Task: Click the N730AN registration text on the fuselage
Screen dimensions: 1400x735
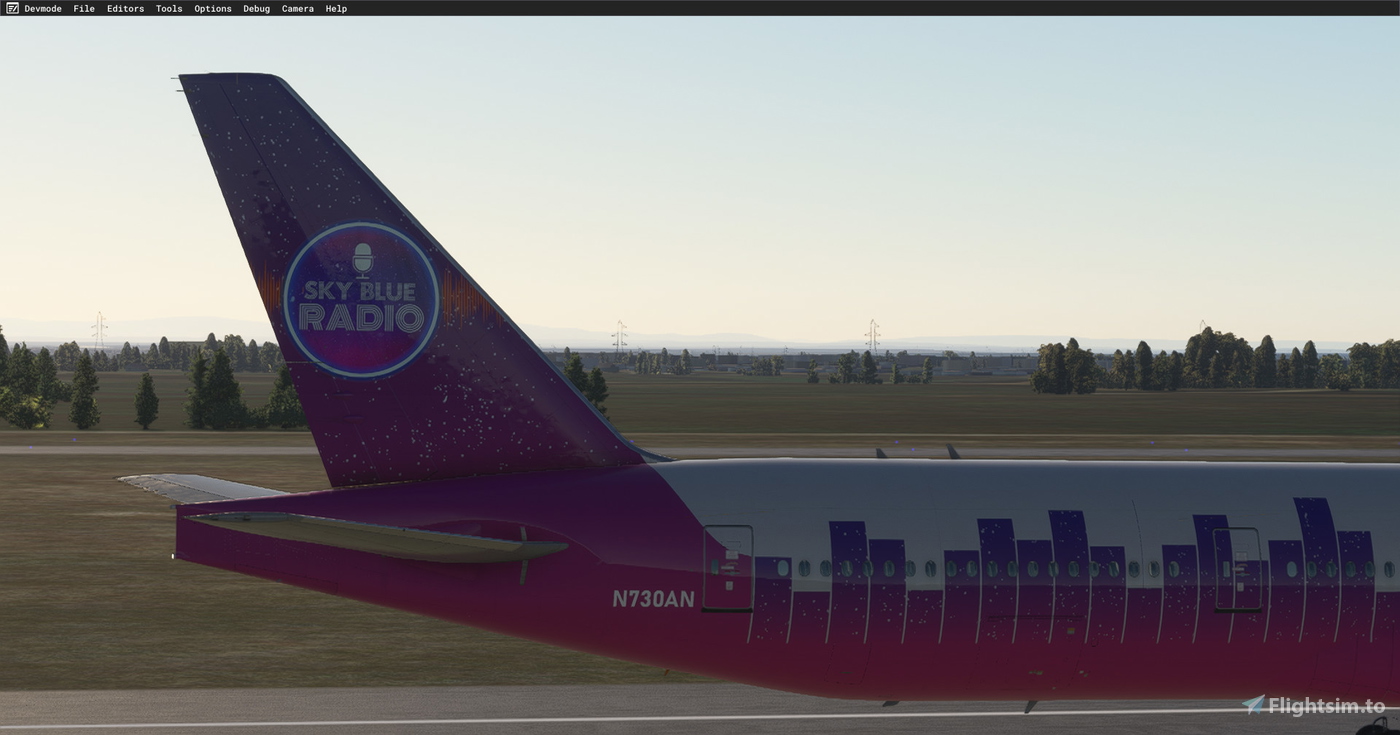Action: 655,600
